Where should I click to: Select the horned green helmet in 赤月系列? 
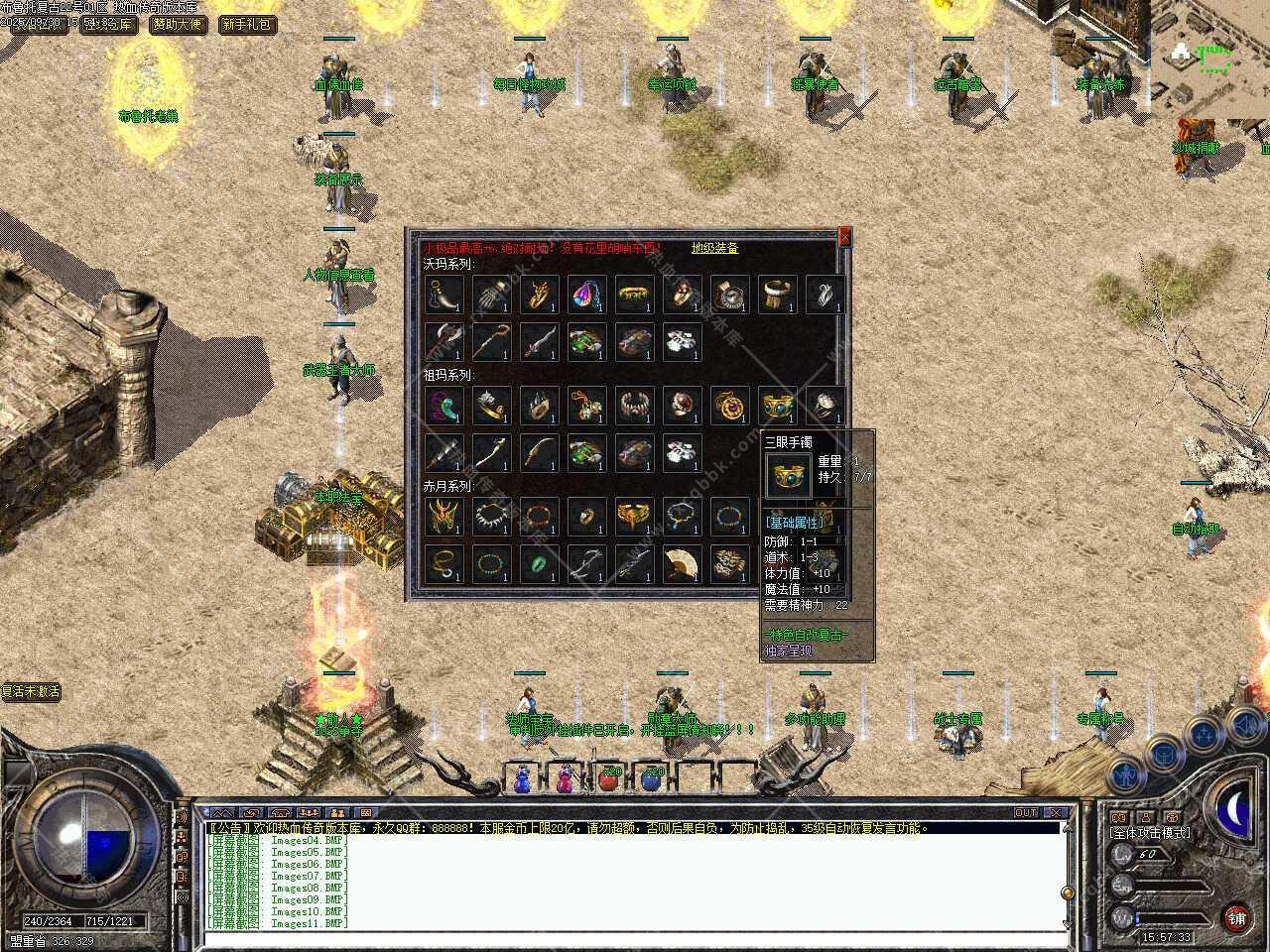coord(442,516)
